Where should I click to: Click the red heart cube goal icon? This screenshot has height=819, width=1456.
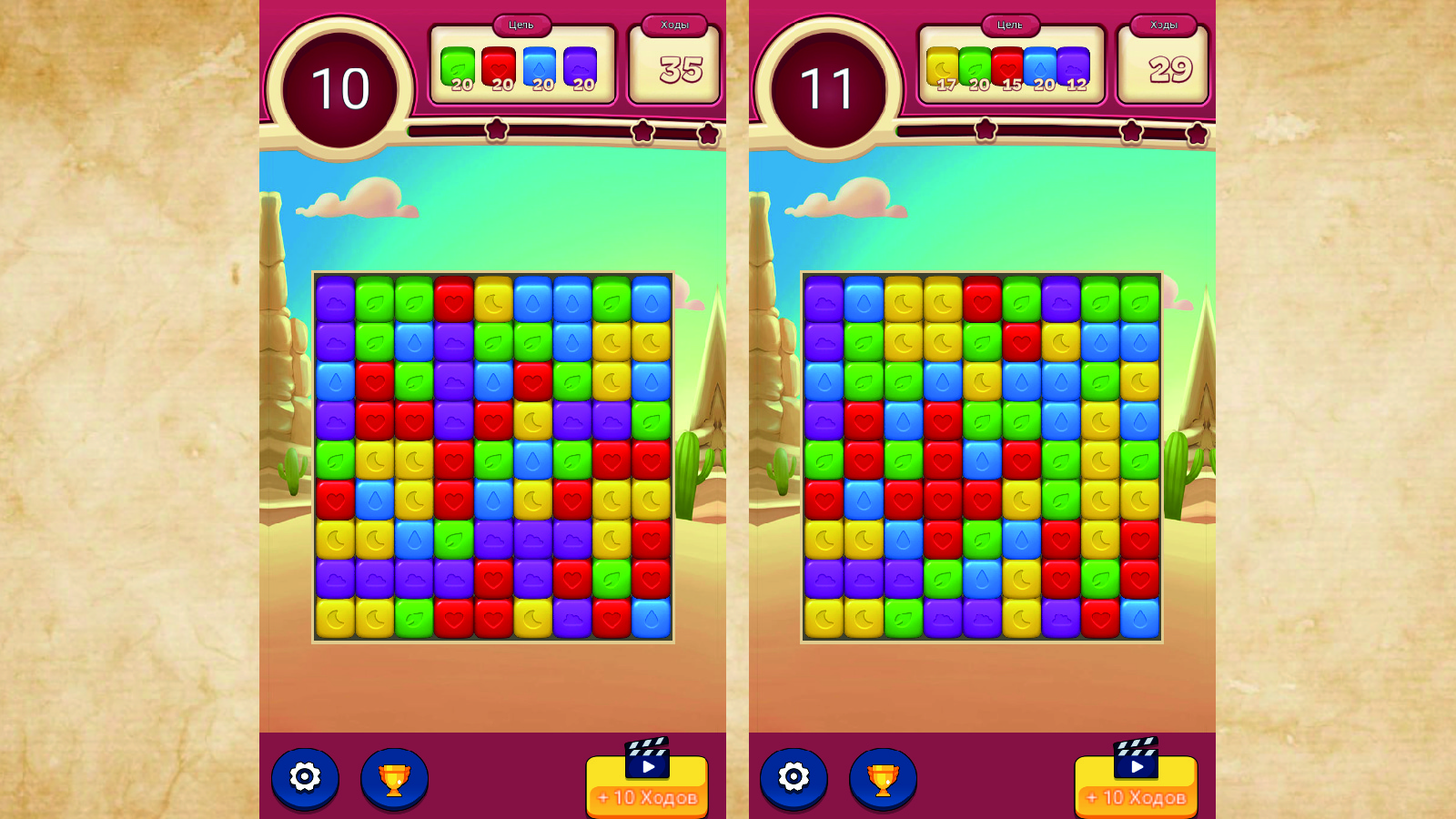click(499, 64)
